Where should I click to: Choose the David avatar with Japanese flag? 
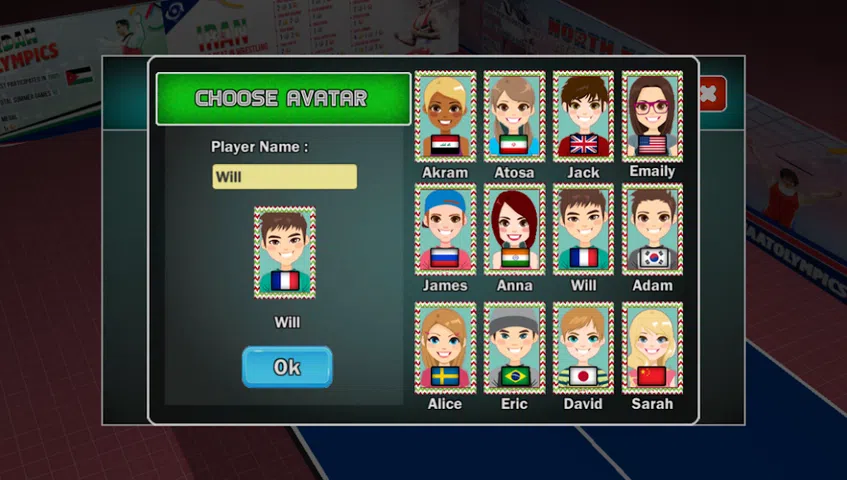click(x=583, y=347)
